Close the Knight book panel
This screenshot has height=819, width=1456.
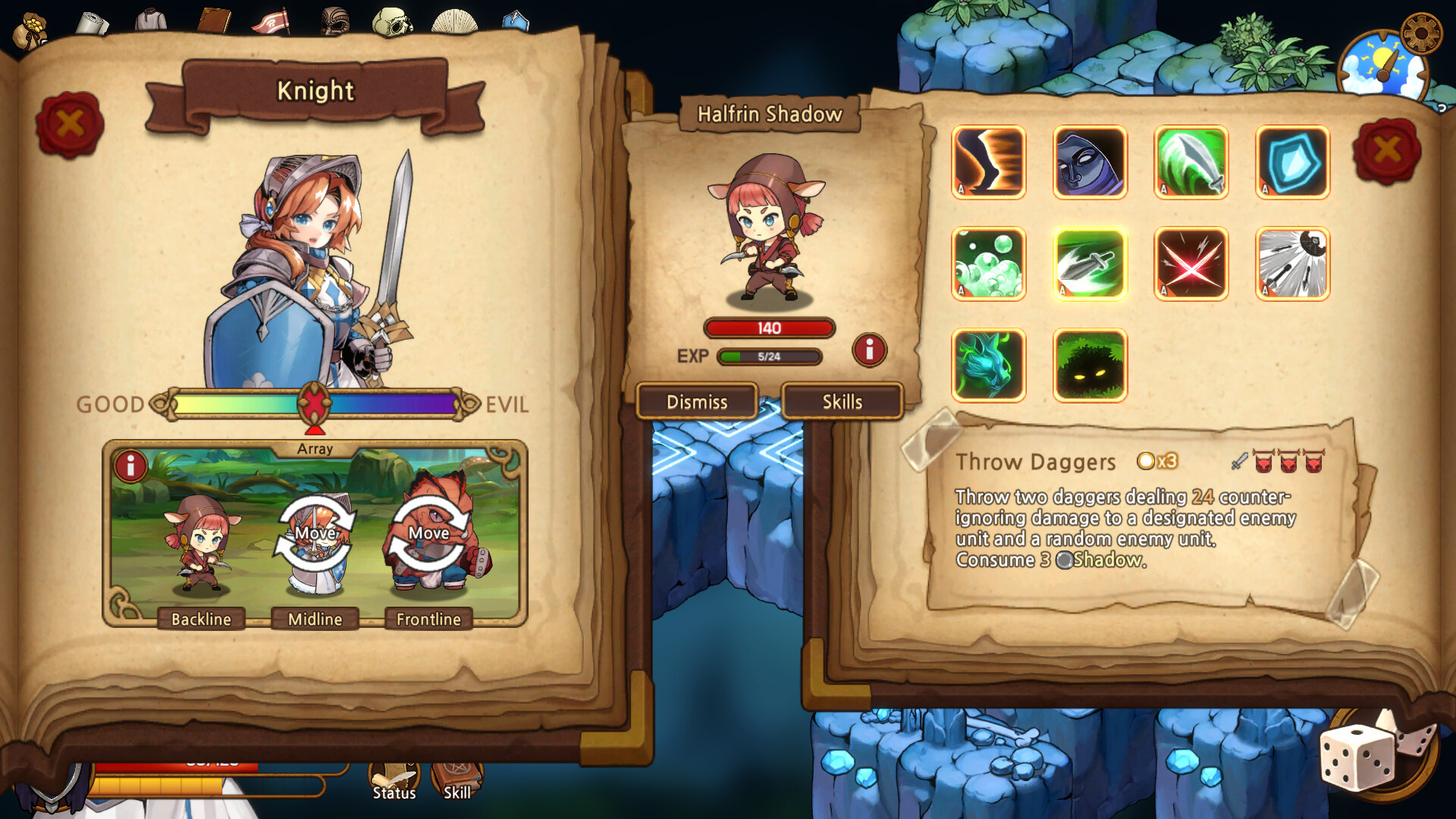[69, 124]
